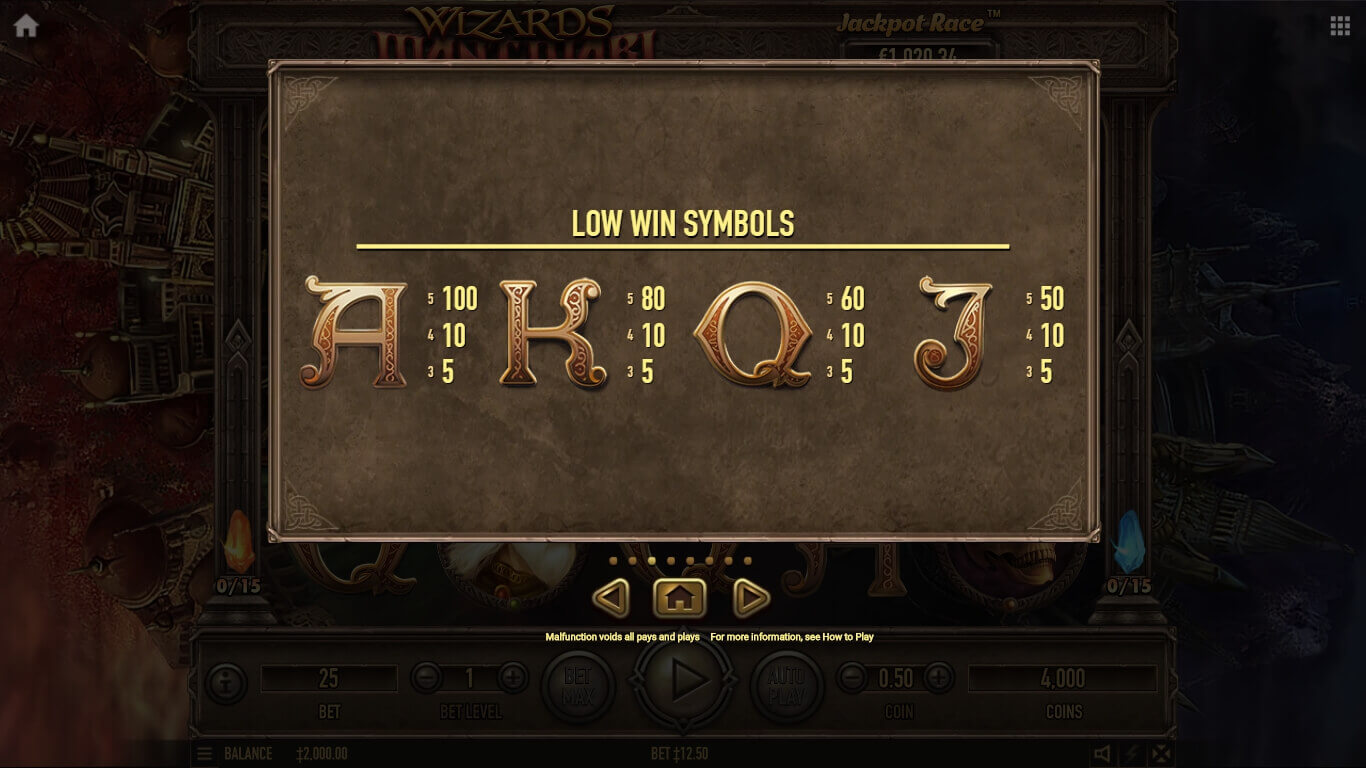The width and height of the screenshot is (1366, 768).
Task: Go to the previous paytable page
Action: [611, 598]
